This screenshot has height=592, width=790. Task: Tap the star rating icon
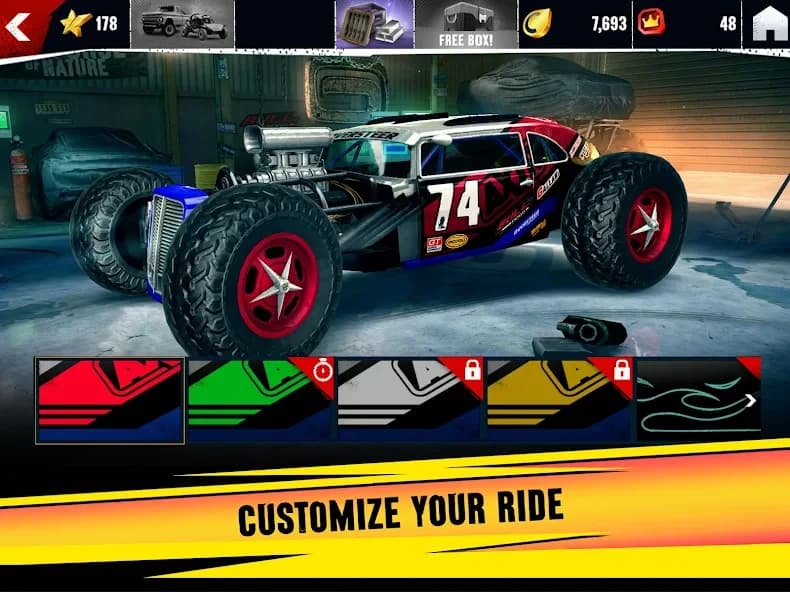[x=74, y=23]
